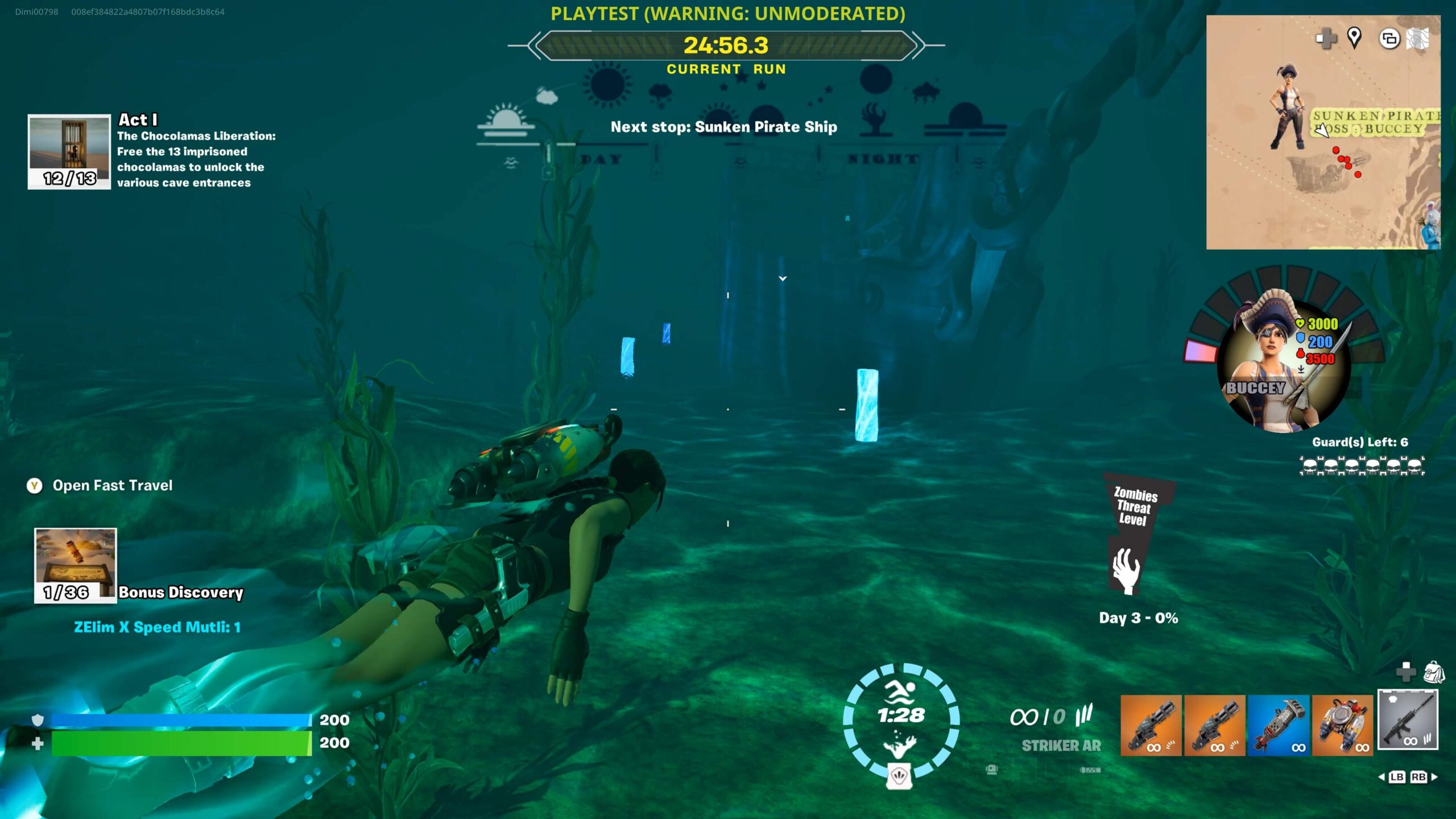Select the jetpack hotbar slot
Screen dimensions: 1456x819
coord(1342,725)
